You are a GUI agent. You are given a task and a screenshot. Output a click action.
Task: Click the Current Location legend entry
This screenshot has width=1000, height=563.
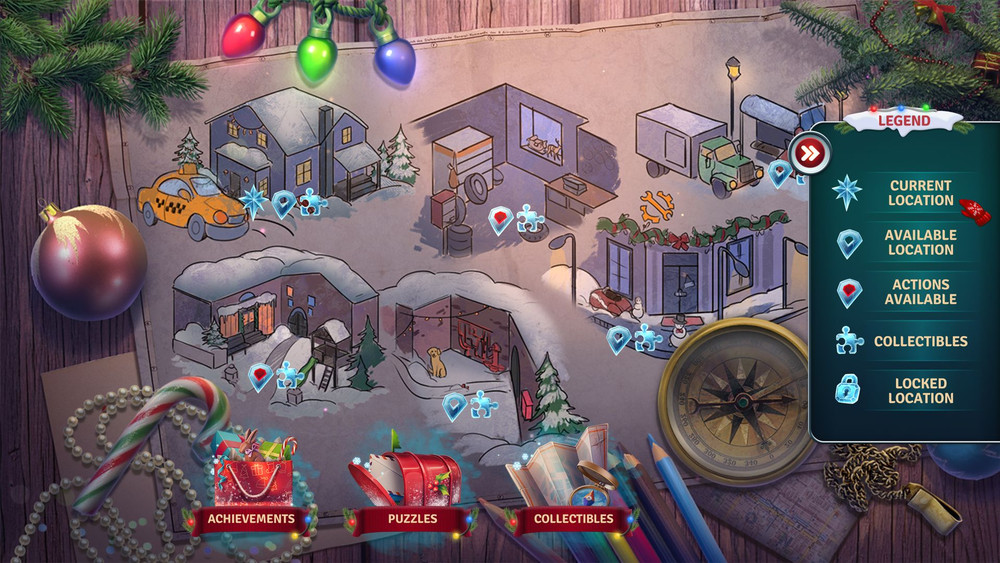click(x=920, y=193)
